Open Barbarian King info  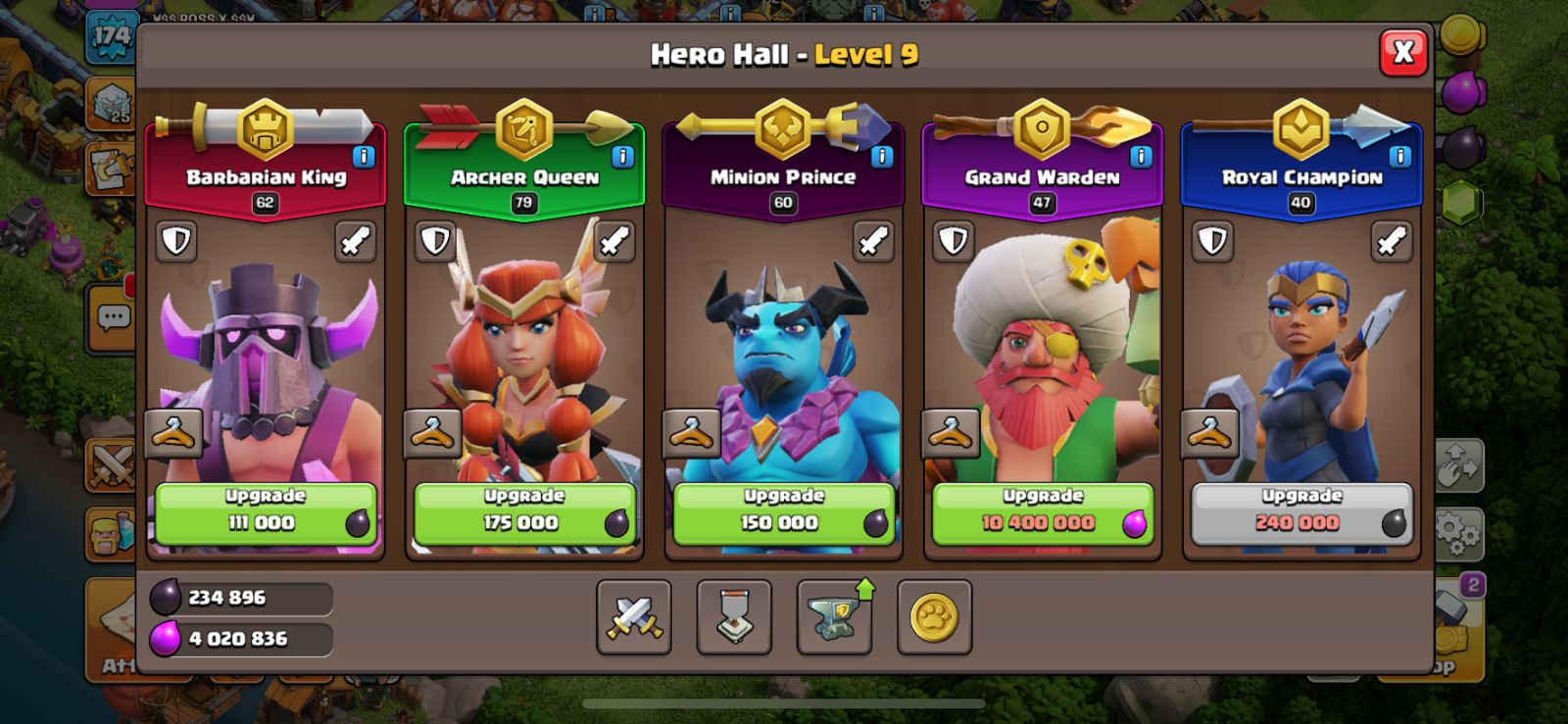click(364, 157)
